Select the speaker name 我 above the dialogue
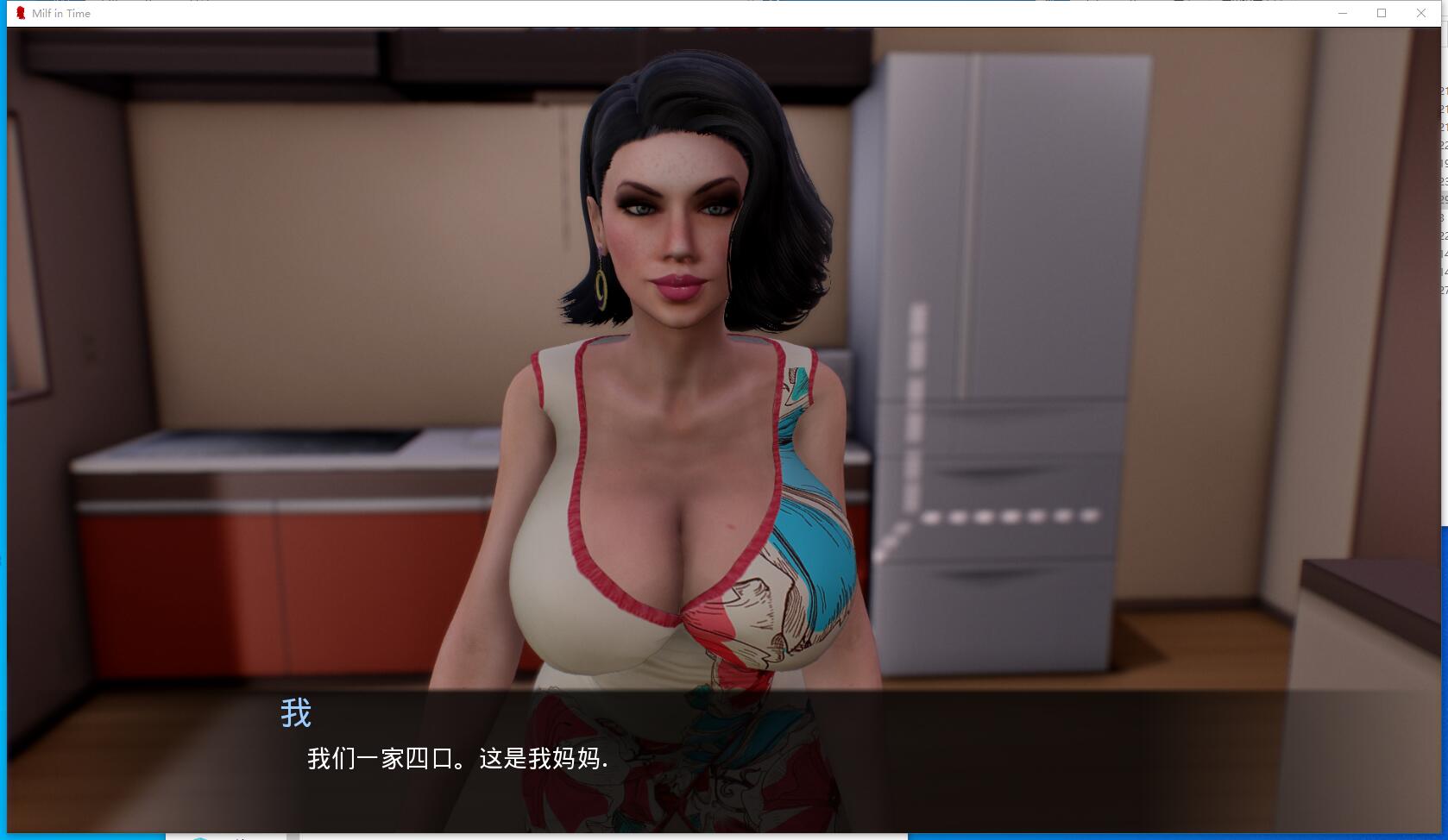This screenshot has height=840, width=1448. point(295,713)
